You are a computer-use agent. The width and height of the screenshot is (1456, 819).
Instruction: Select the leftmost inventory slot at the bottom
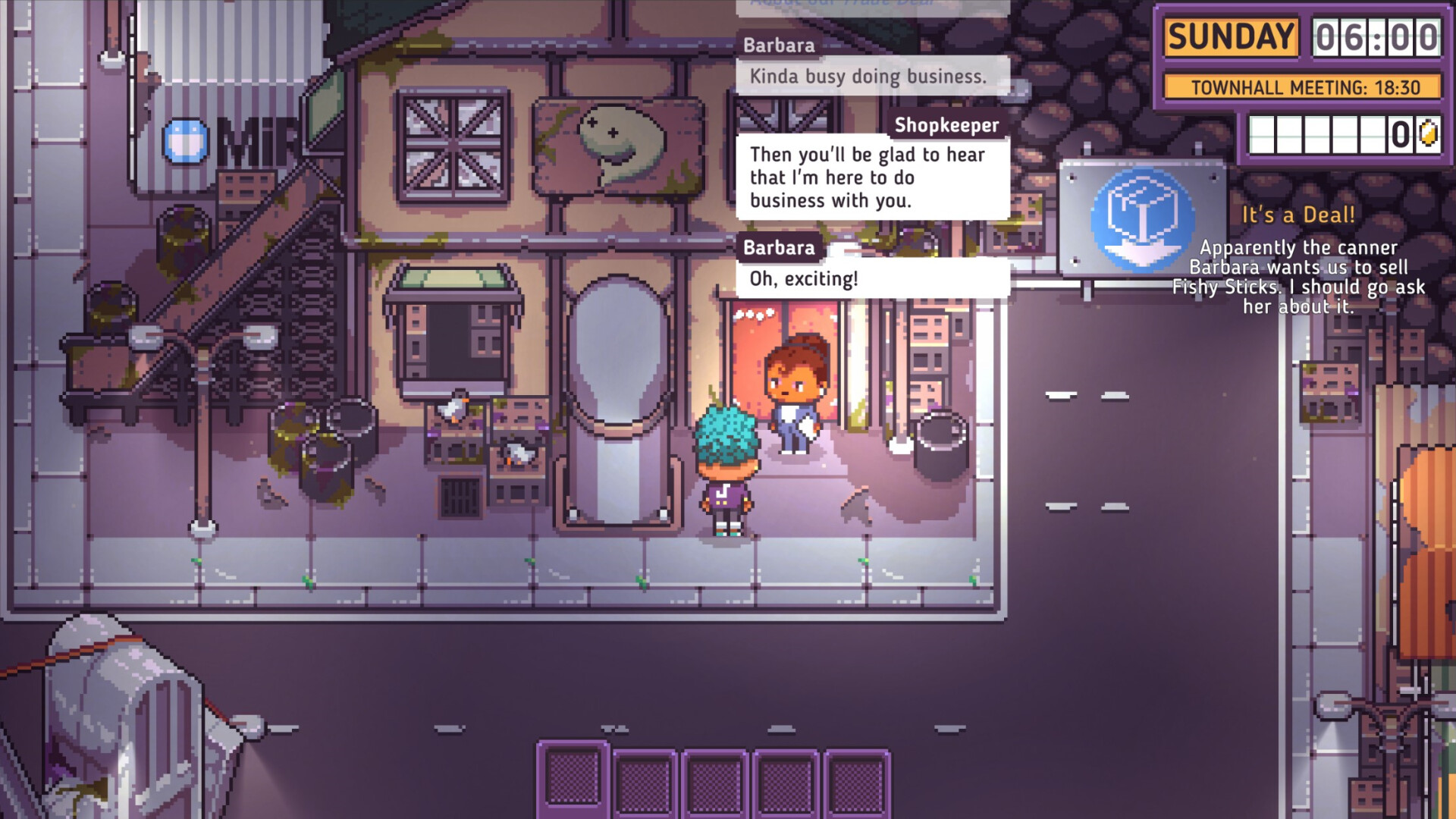coord(573,777)
